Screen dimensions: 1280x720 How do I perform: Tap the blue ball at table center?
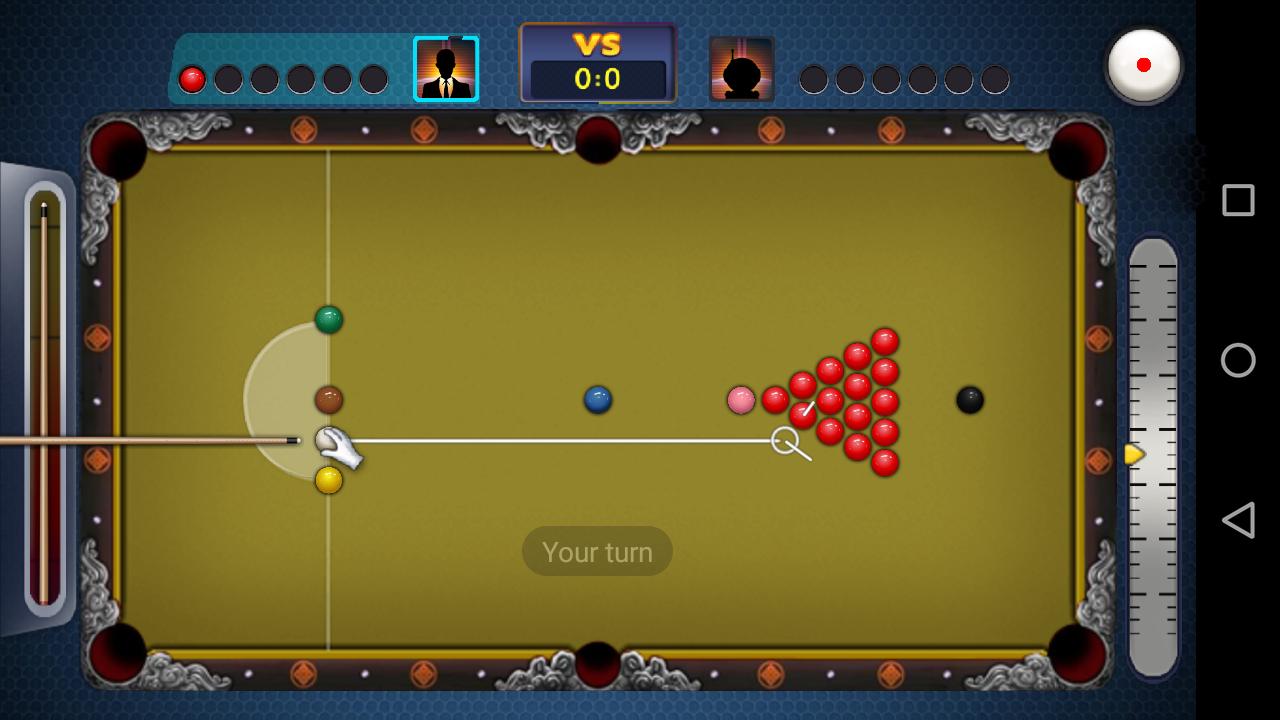point(597,398)
